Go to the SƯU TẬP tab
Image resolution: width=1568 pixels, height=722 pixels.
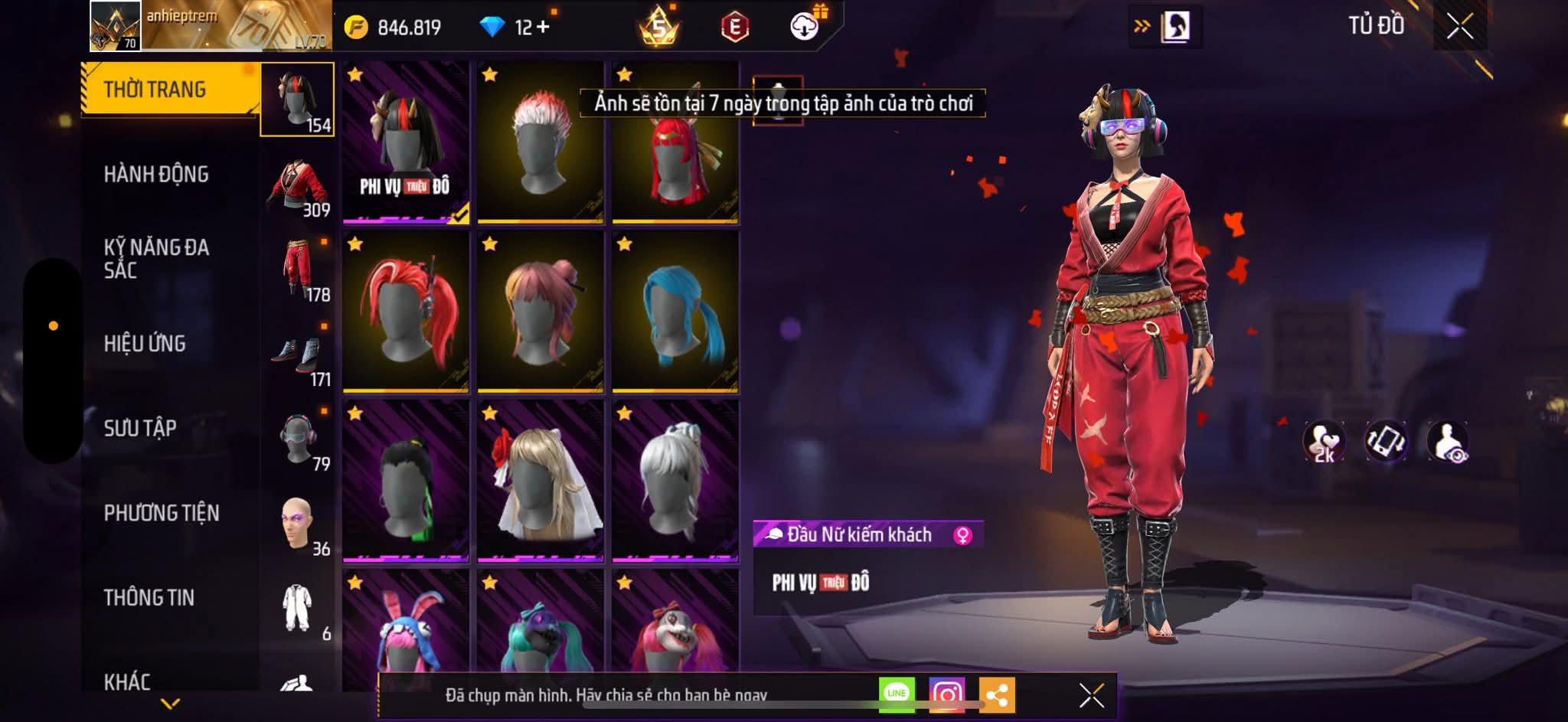click(140, 428)
